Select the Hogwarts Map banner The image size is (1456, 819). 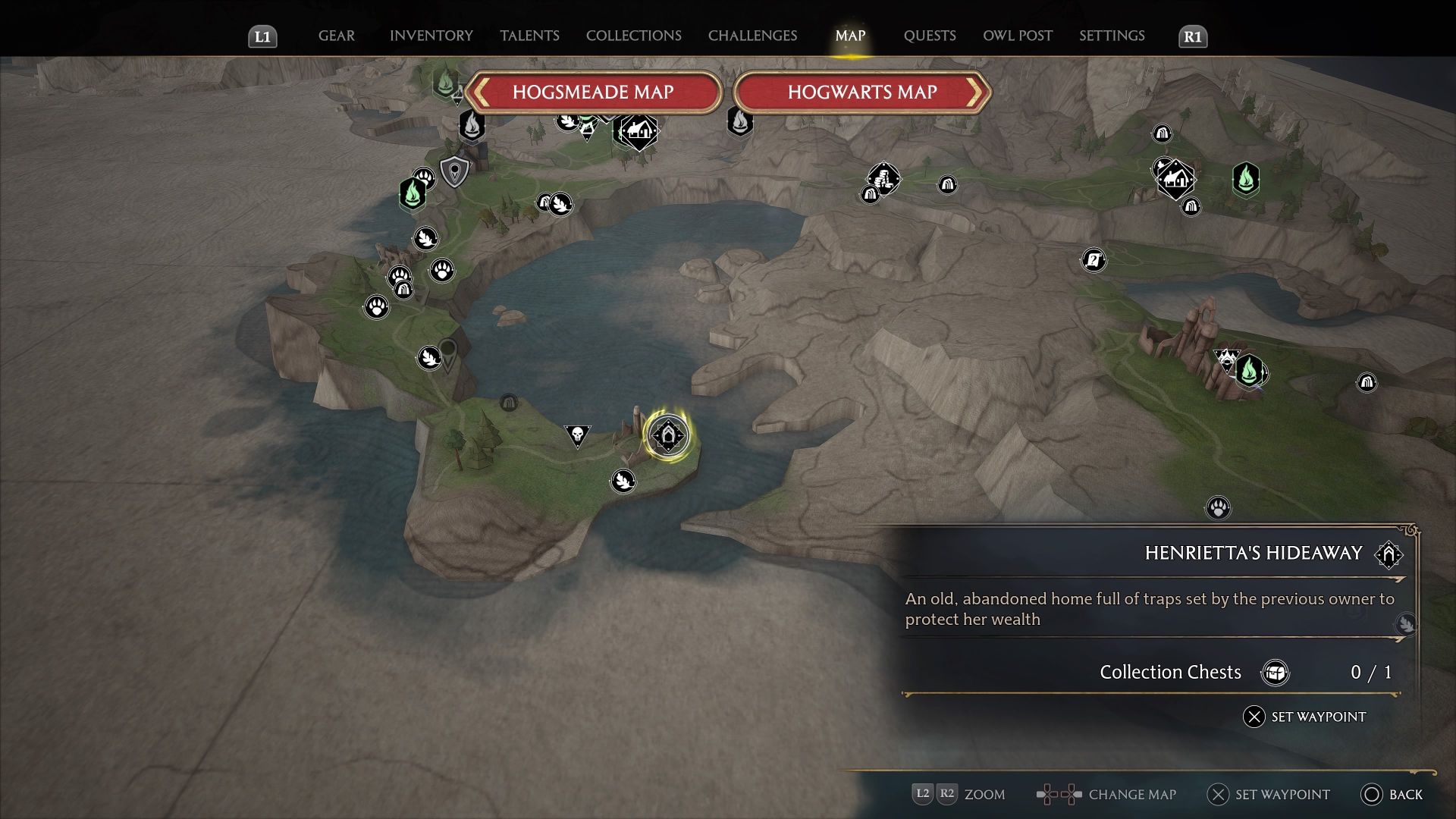(x=862, y=93)
